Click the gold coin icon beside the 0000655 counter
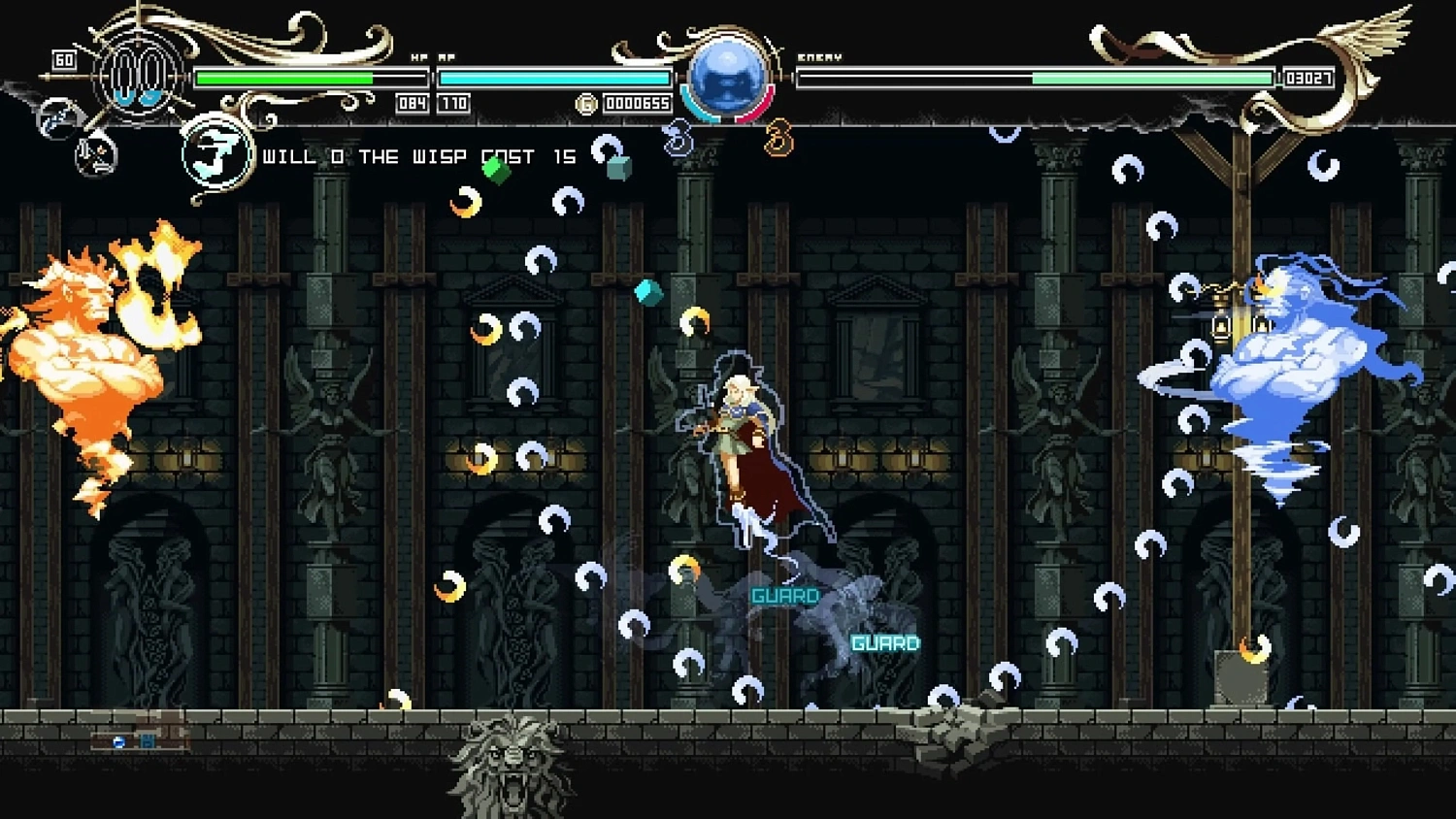Image resolution: width=1456 pixels, height=819 pixels. tap(586, 103)
